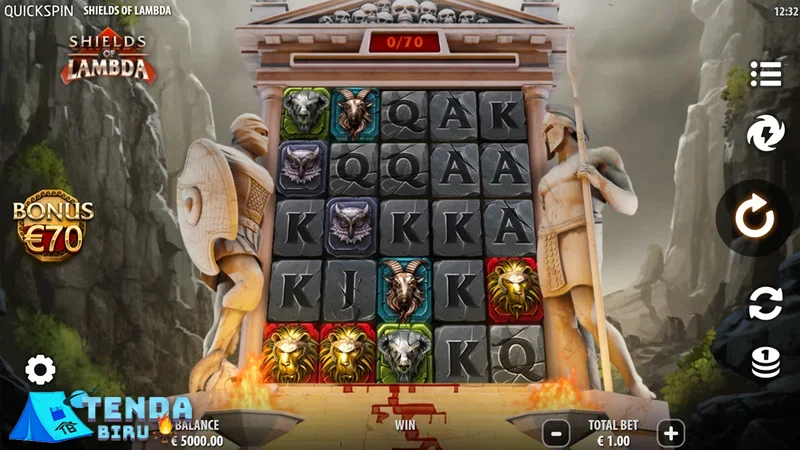The image size is (800, 450).
Task: Open the coin stack bet settings
Action: (765, 361)
